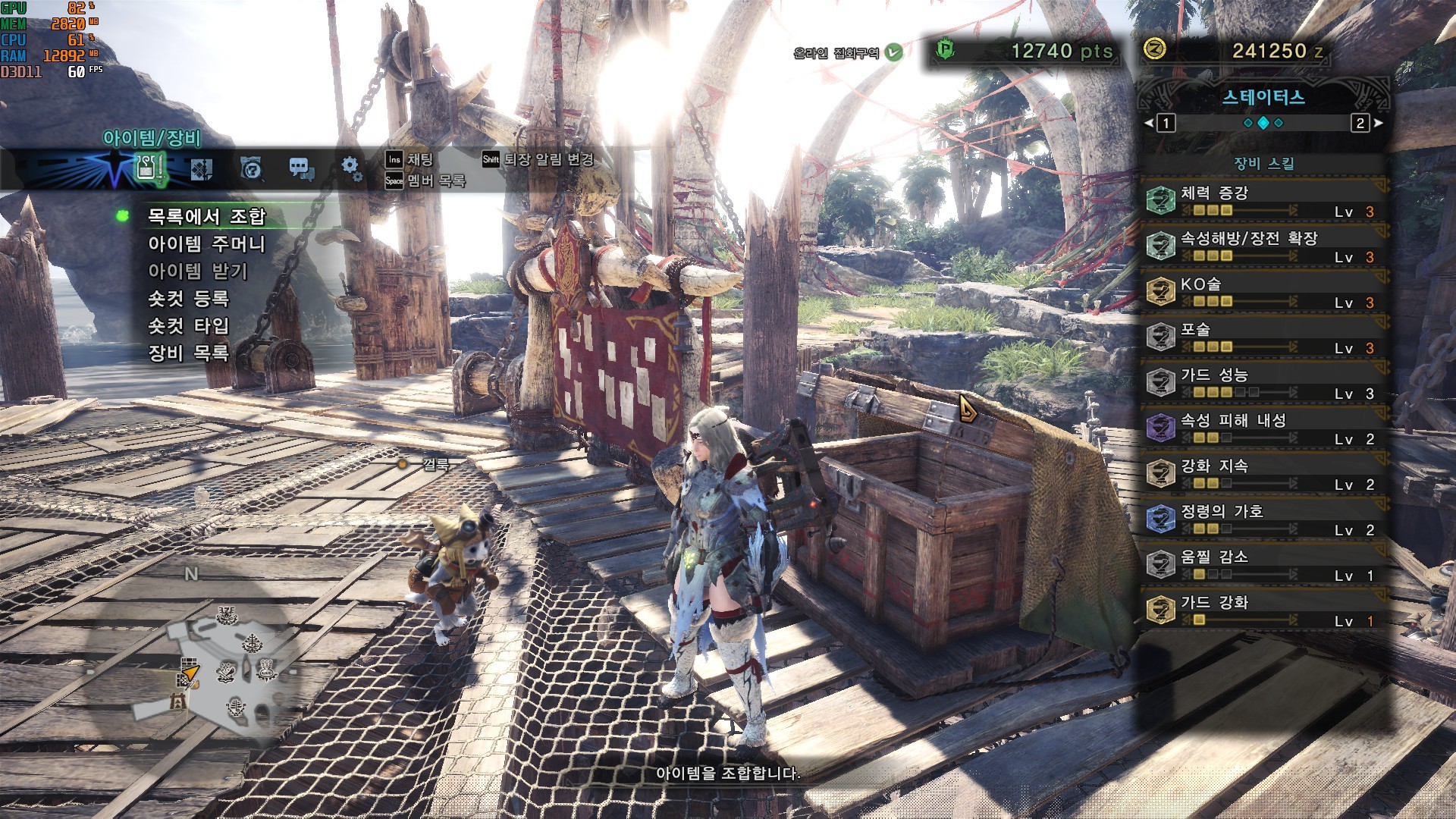The image size is (1456, 819).
Task: Switch to the speech bubbles communication tab
Action: click(x=301, y=168)
